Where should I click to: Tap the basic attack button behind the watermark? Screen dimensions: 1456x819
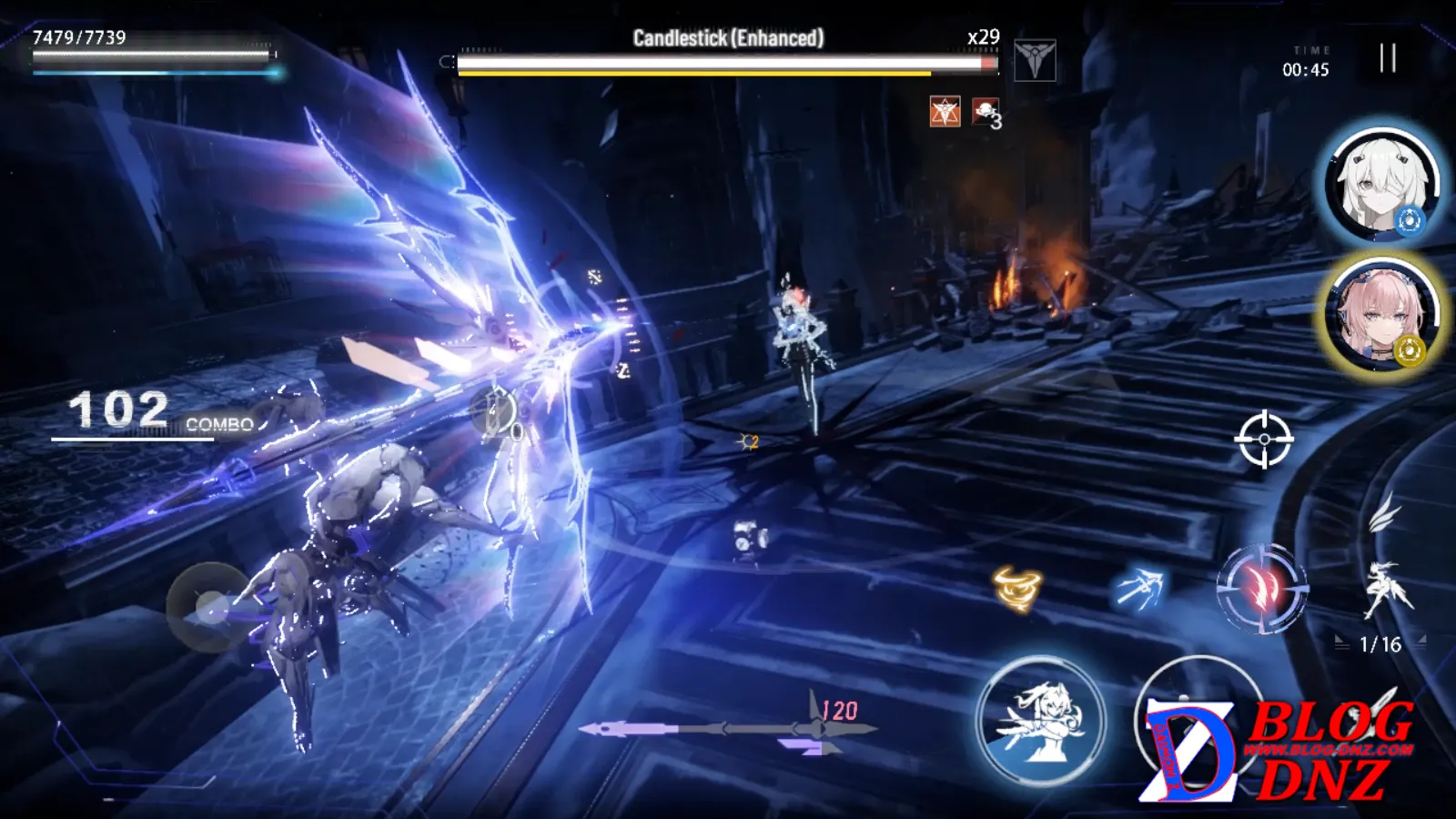tap(1199, 719)
